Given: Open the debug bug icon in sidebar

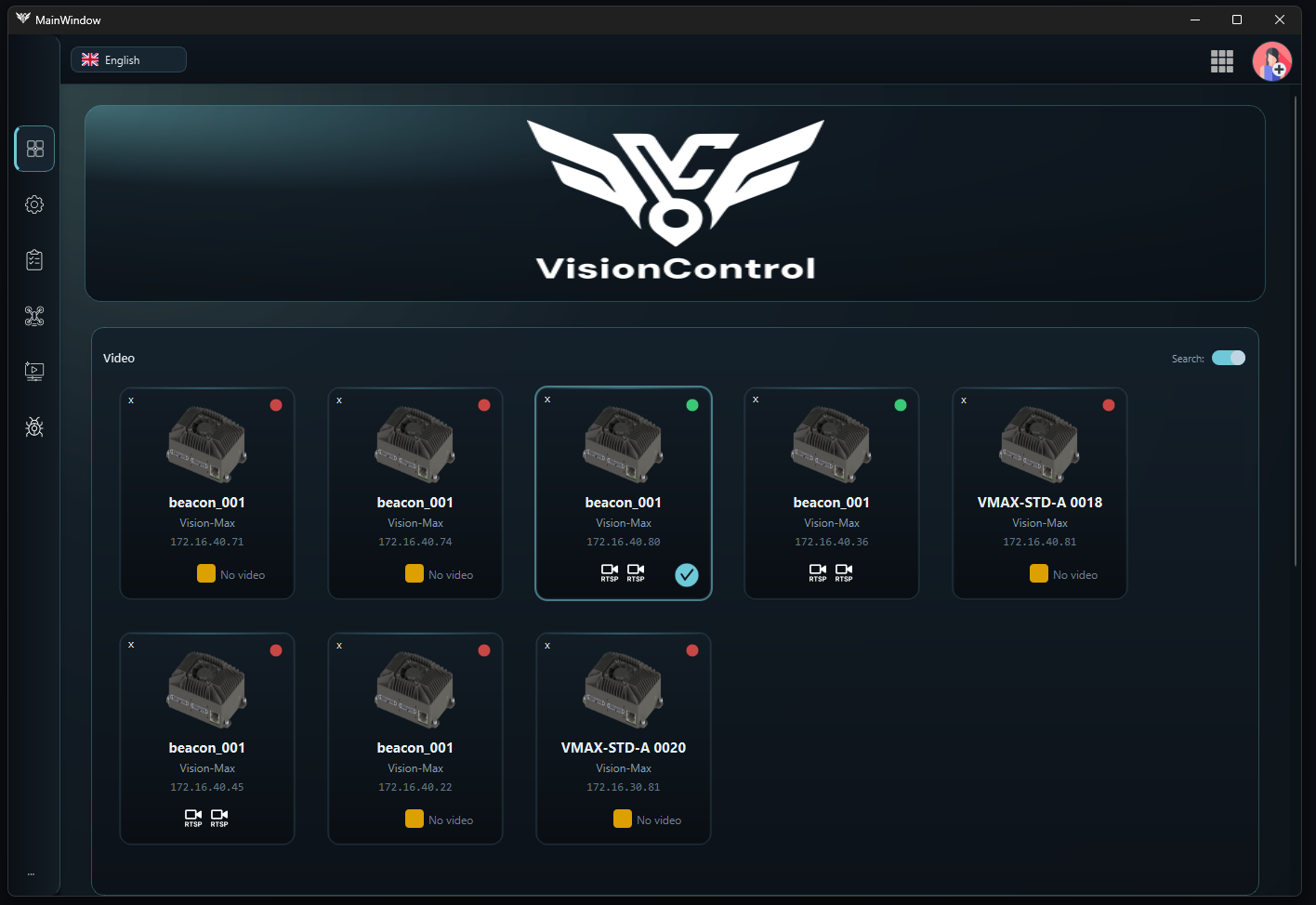Looking at the screenshot, I should pyautogui.click(x=33, y=427).
